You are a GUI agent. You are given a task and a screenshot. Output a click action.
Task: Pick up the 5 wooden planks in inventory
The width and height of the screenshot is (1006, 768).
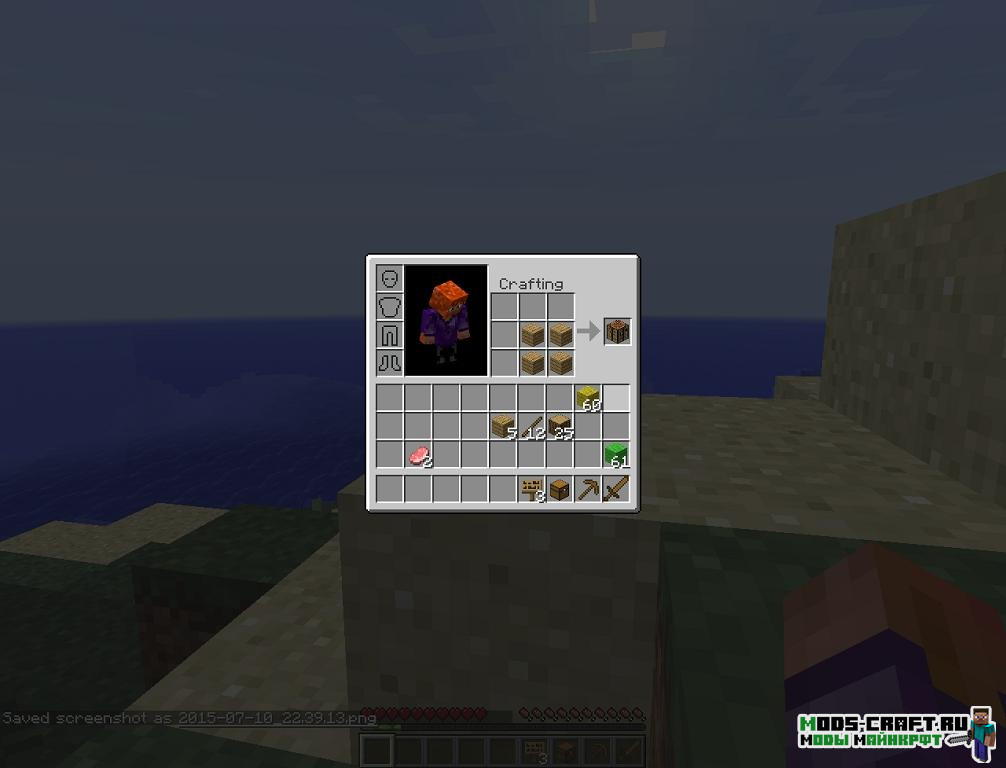504,427
